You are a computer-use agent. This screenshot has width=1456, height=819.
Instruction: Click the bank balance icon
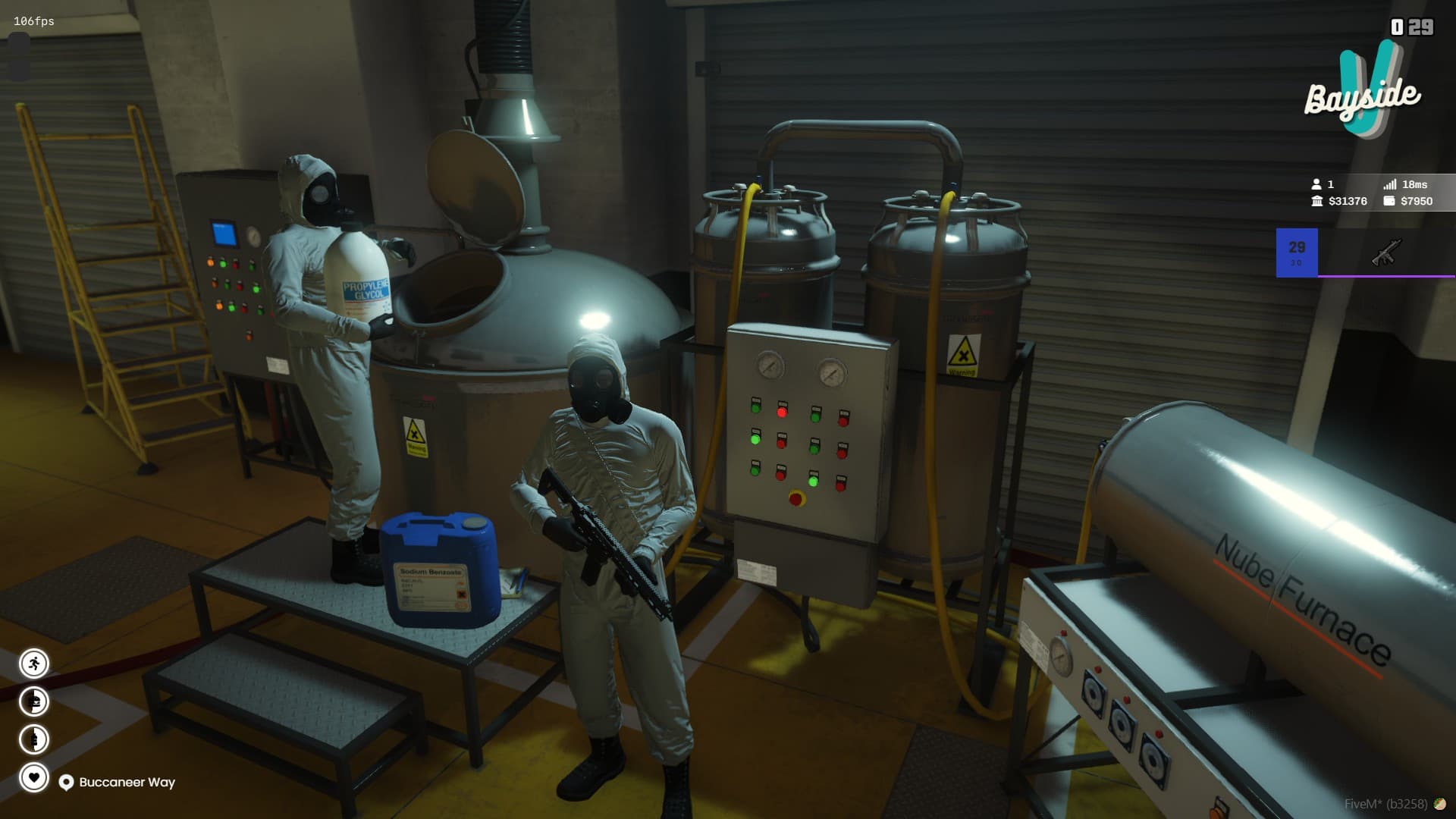1316,201
